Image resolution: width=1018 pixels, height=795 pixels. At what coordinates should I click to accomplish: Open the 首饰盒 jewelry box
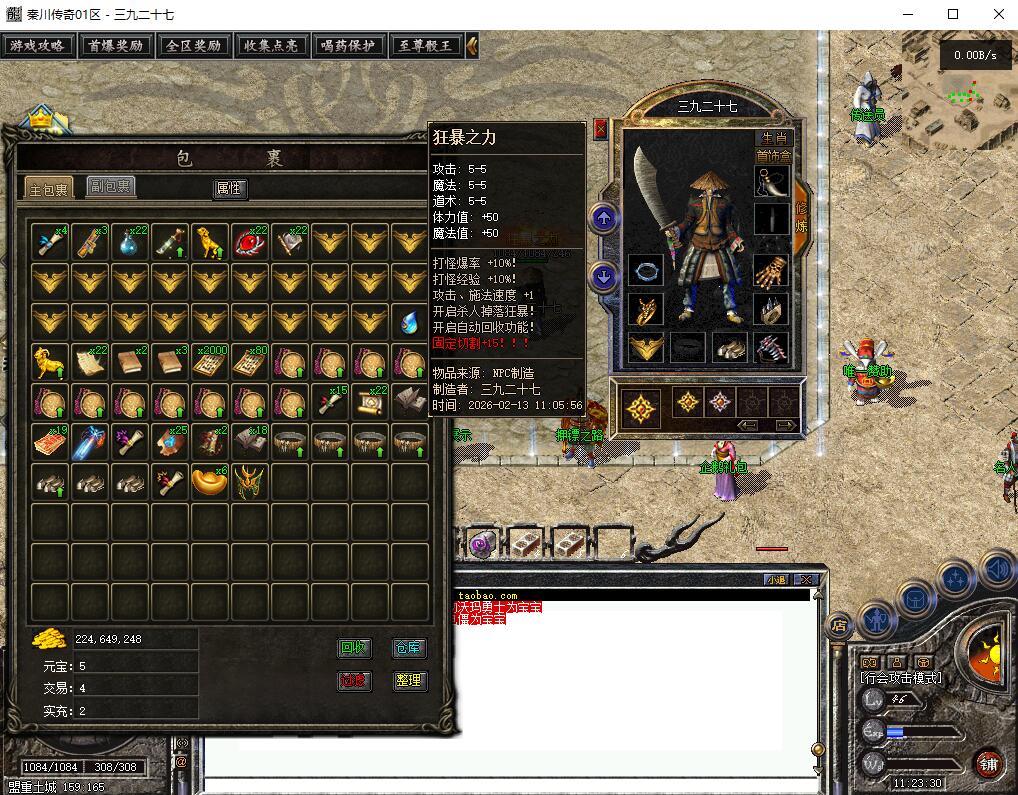[x=773, y=156]
